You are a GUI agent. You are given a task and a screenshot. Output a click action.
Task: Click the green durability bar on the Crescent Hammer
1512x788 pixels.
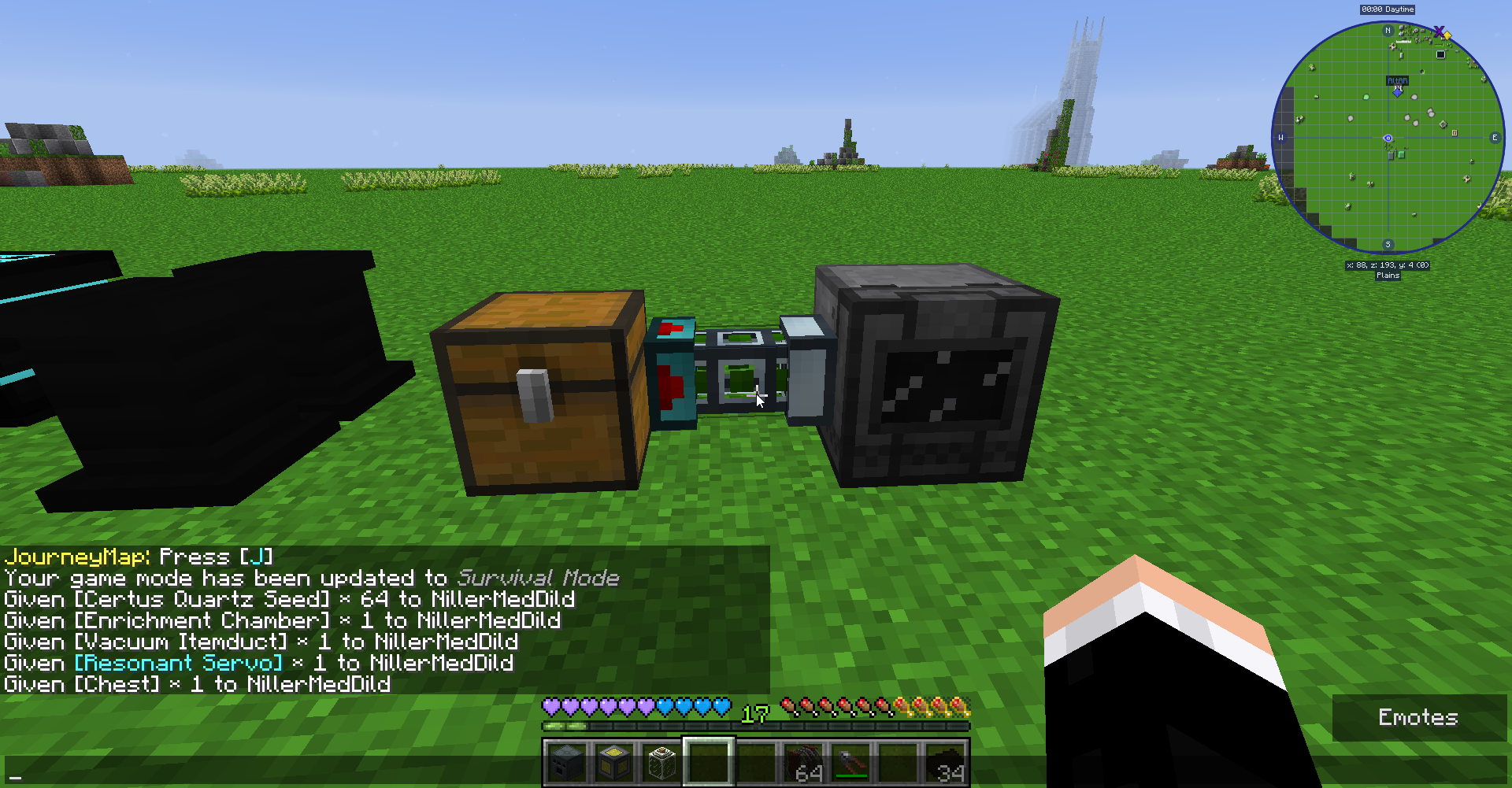click(x=851, y=775)
